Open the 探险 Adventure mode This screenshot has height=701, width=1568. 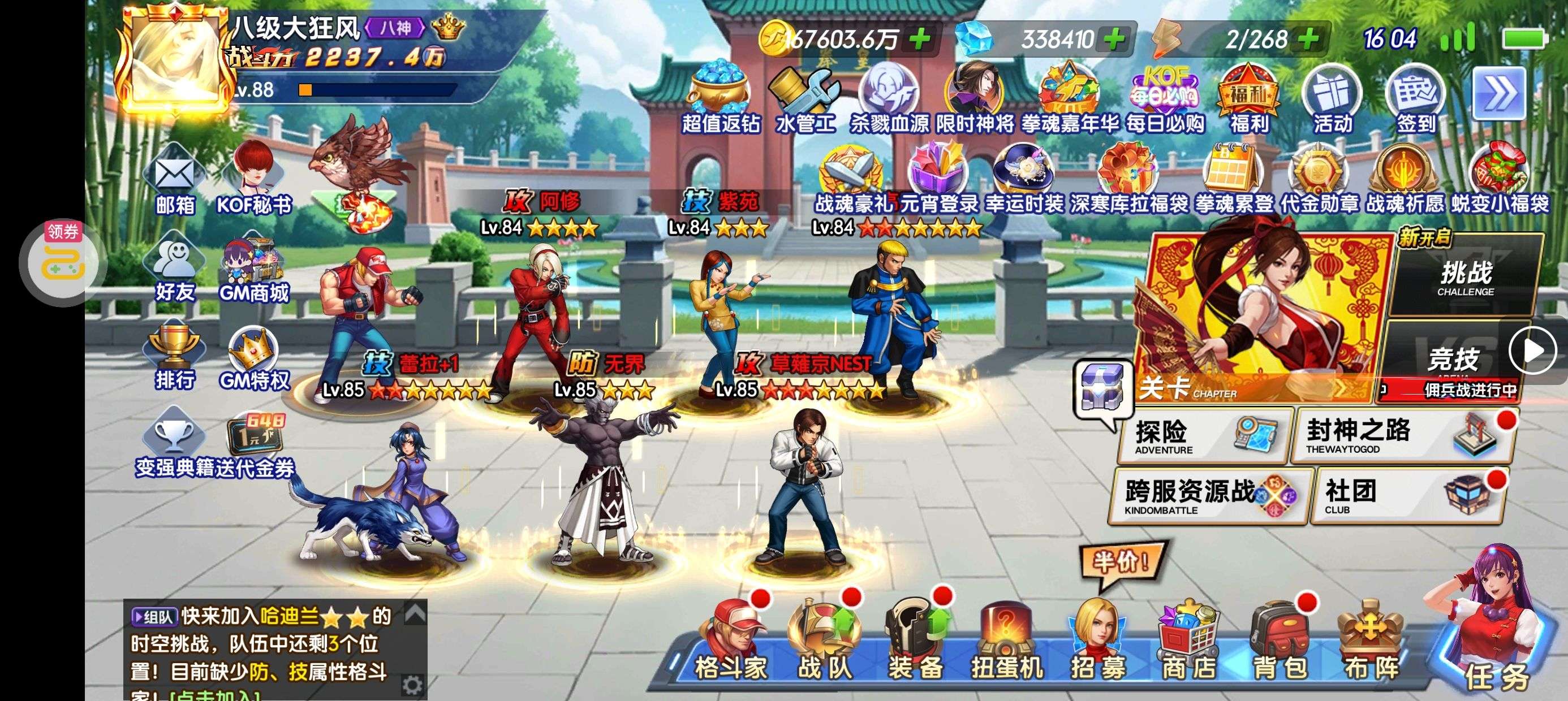pyautogui.click(x=1204, y=436)
